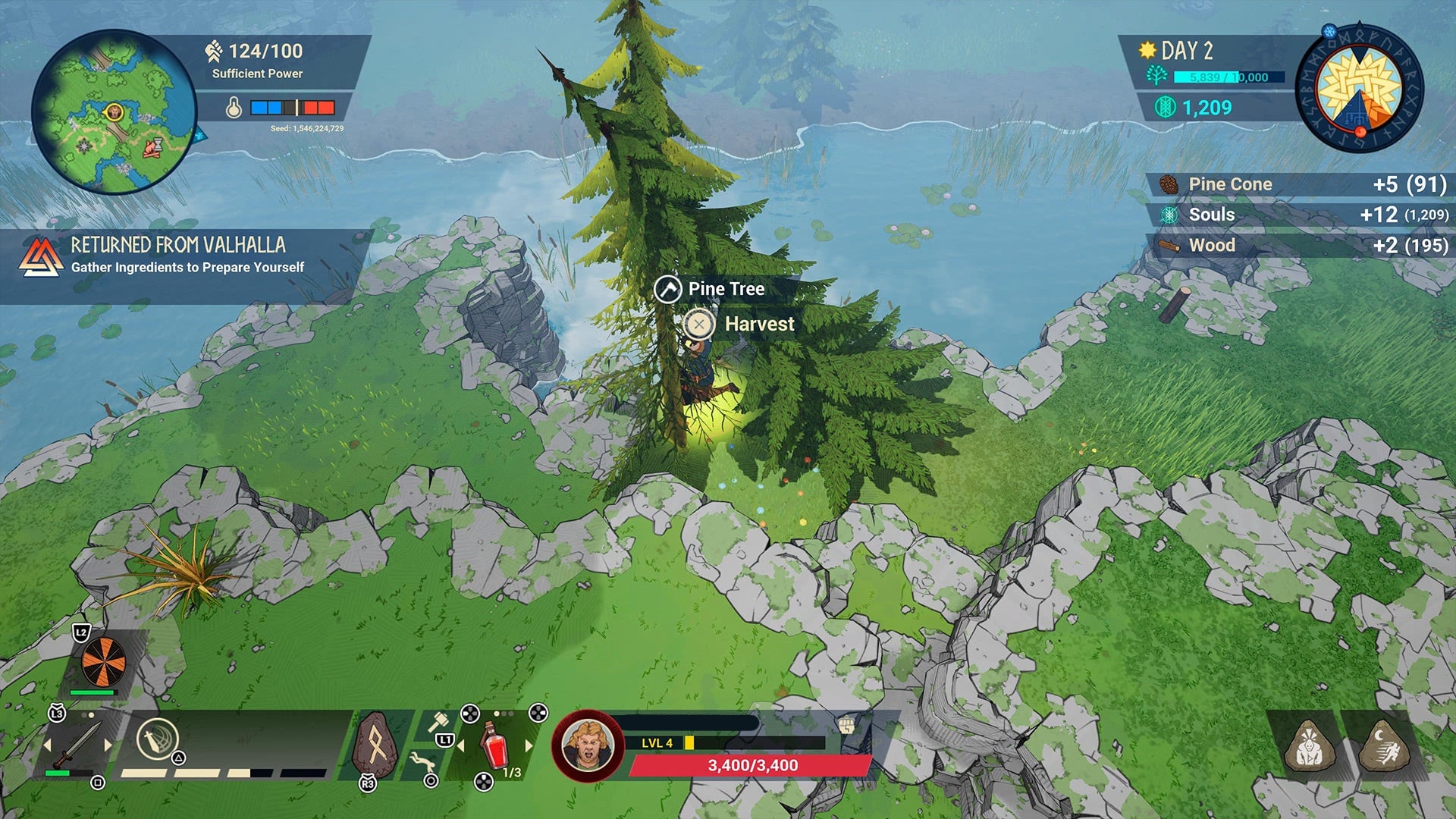Select the hammer build icon in the hotbar
The width and height of the screenshot is (1456, 819).
438,722
